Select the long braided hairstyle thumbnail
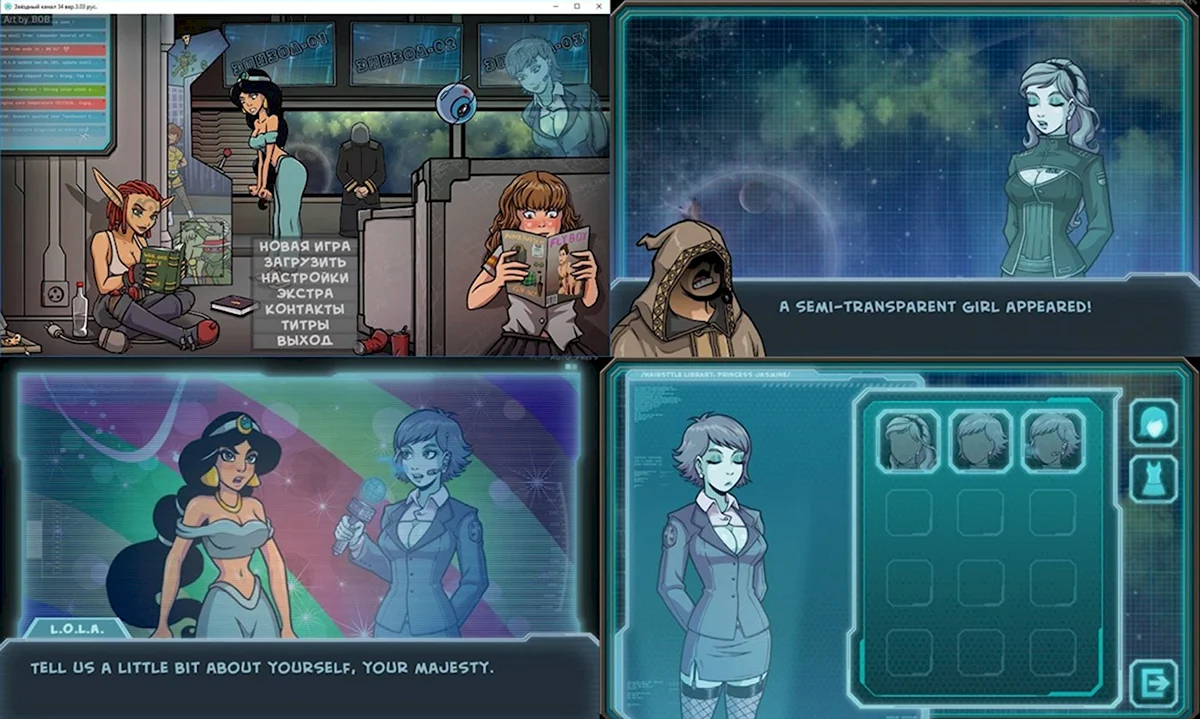The image size is (1200, 719). (x=908, y=440)
